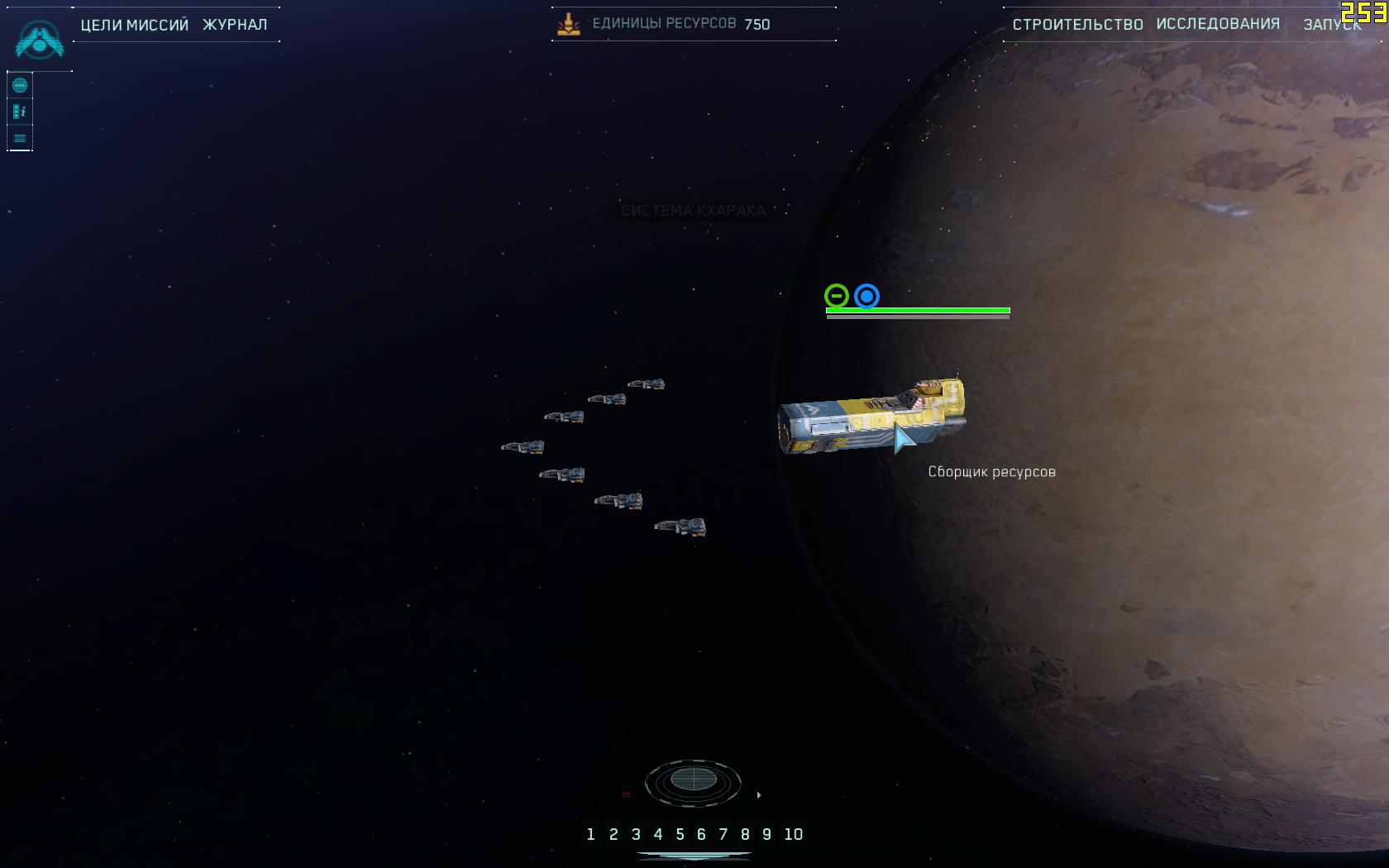Select control group 1

(x=590, y=835)
